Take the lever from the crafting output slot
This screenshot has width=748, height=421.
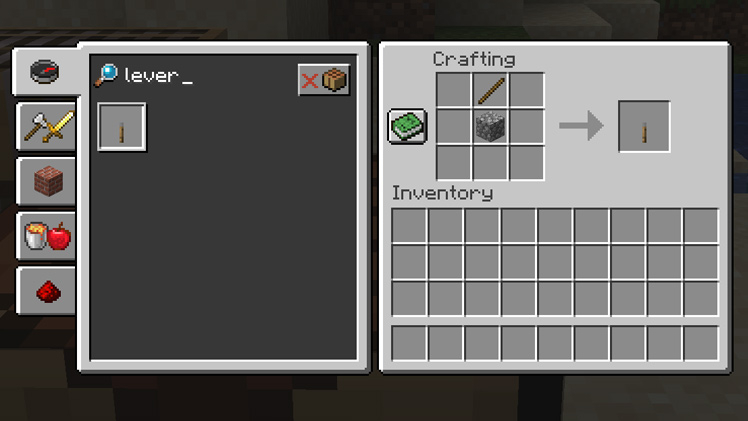coord(644,126)
